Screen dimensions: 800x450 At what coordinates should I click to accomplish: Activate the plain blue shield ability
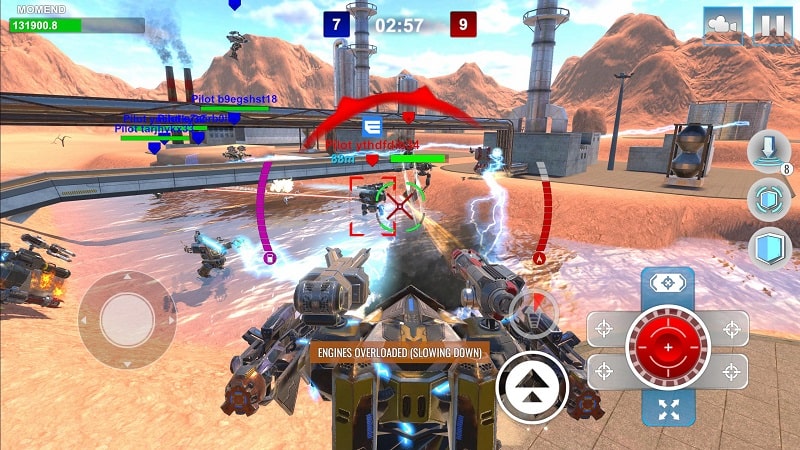click(x=768, y=247)
